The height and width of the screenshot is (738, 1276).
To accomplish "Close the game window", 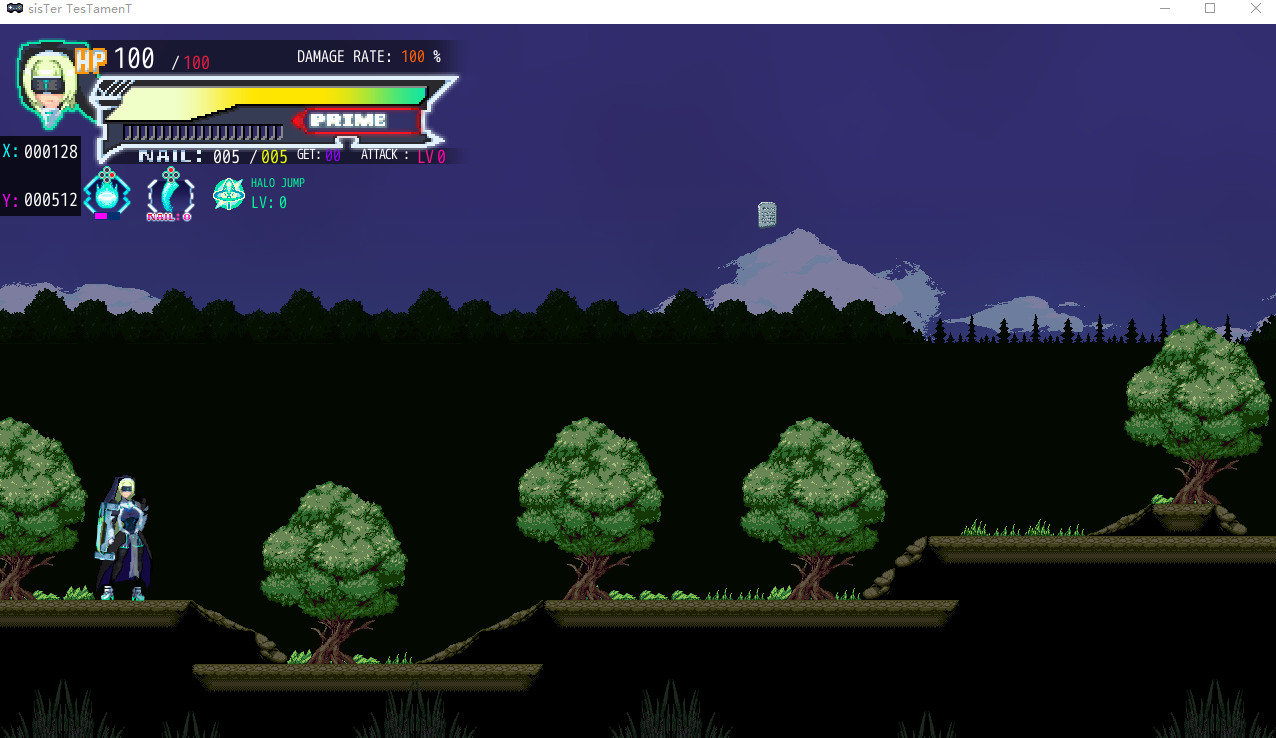I will pos(1255,9).
